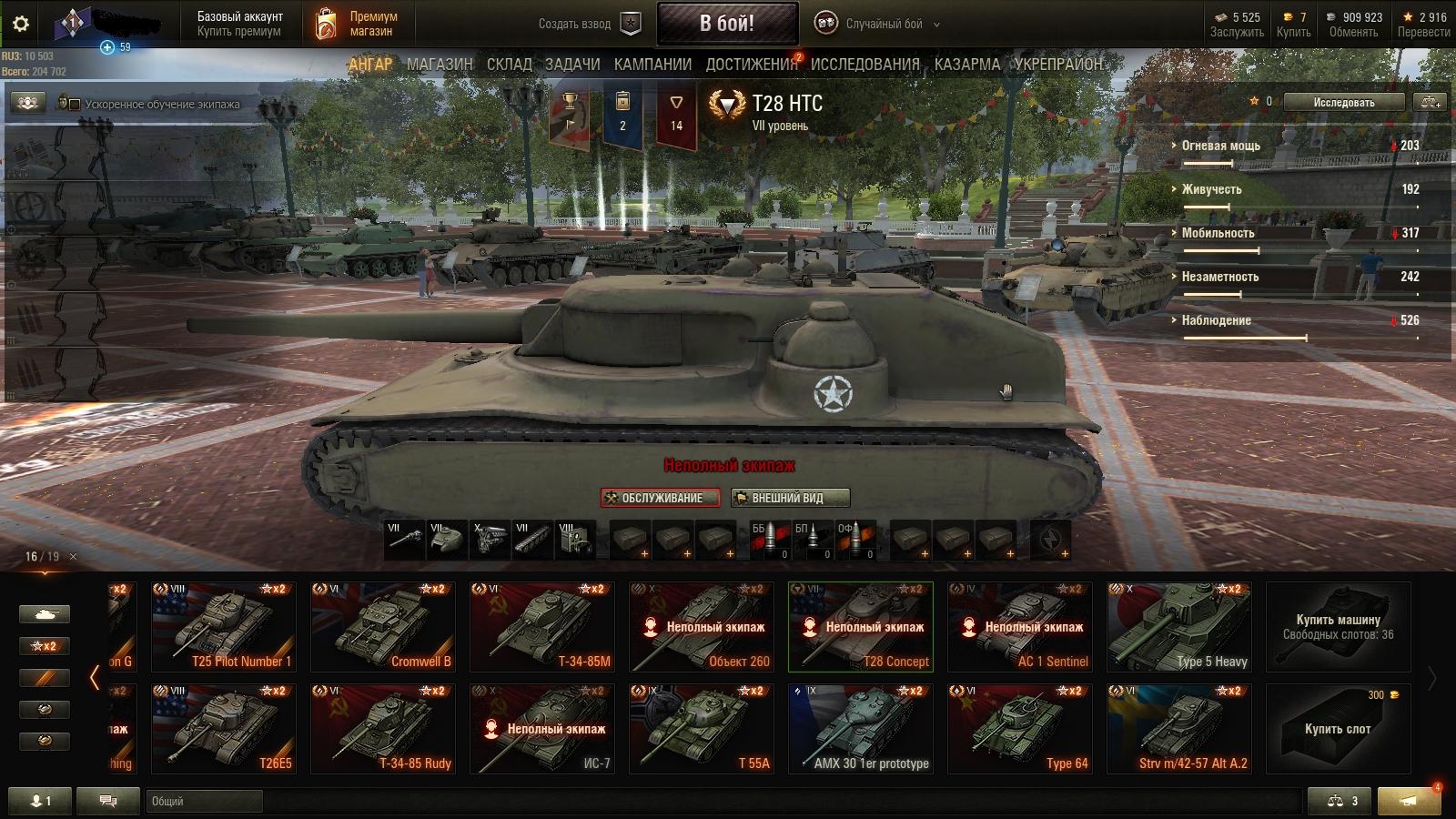Open the settings gear menu
The image size is (1456, 819).
coord(21,25)
